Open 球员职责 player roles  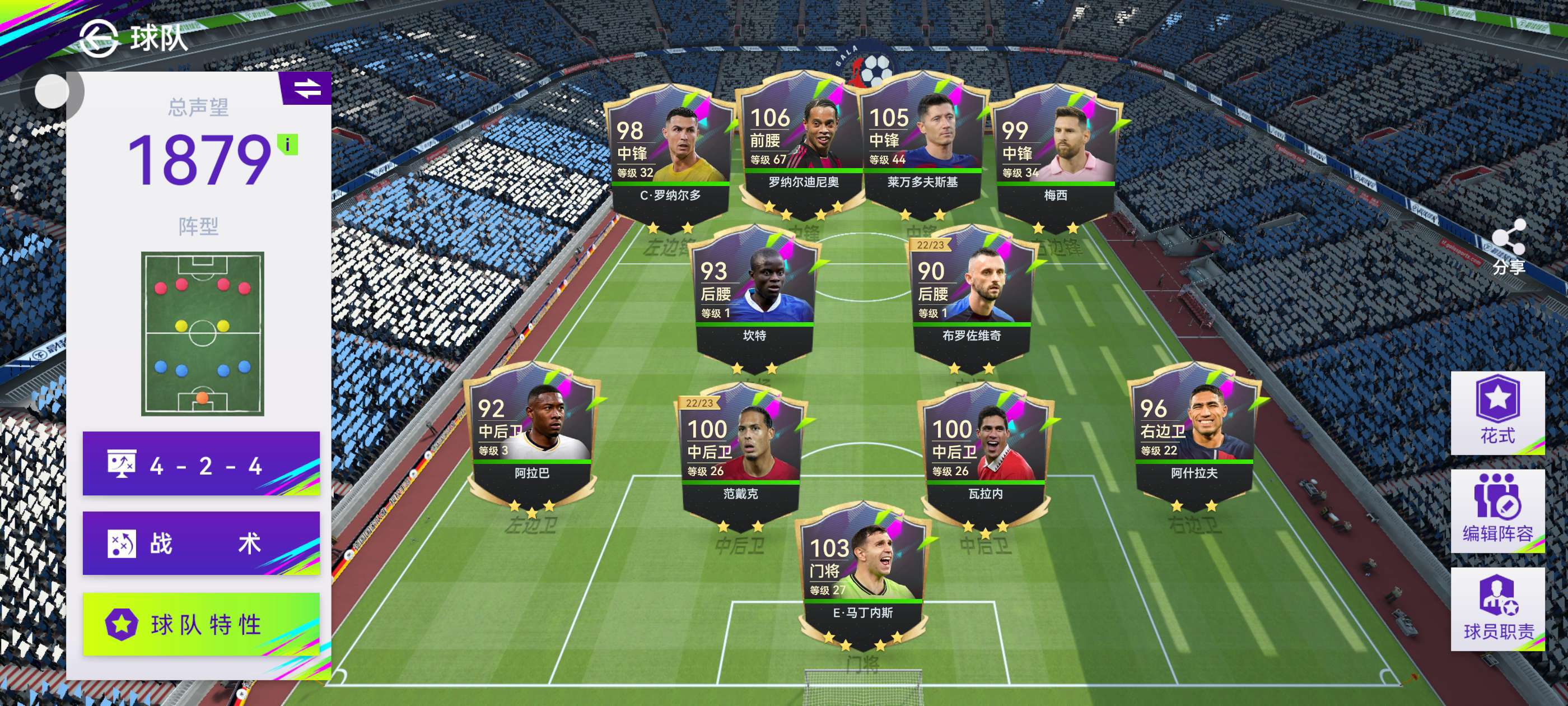pyautogui.click(x=1497, y=609)
